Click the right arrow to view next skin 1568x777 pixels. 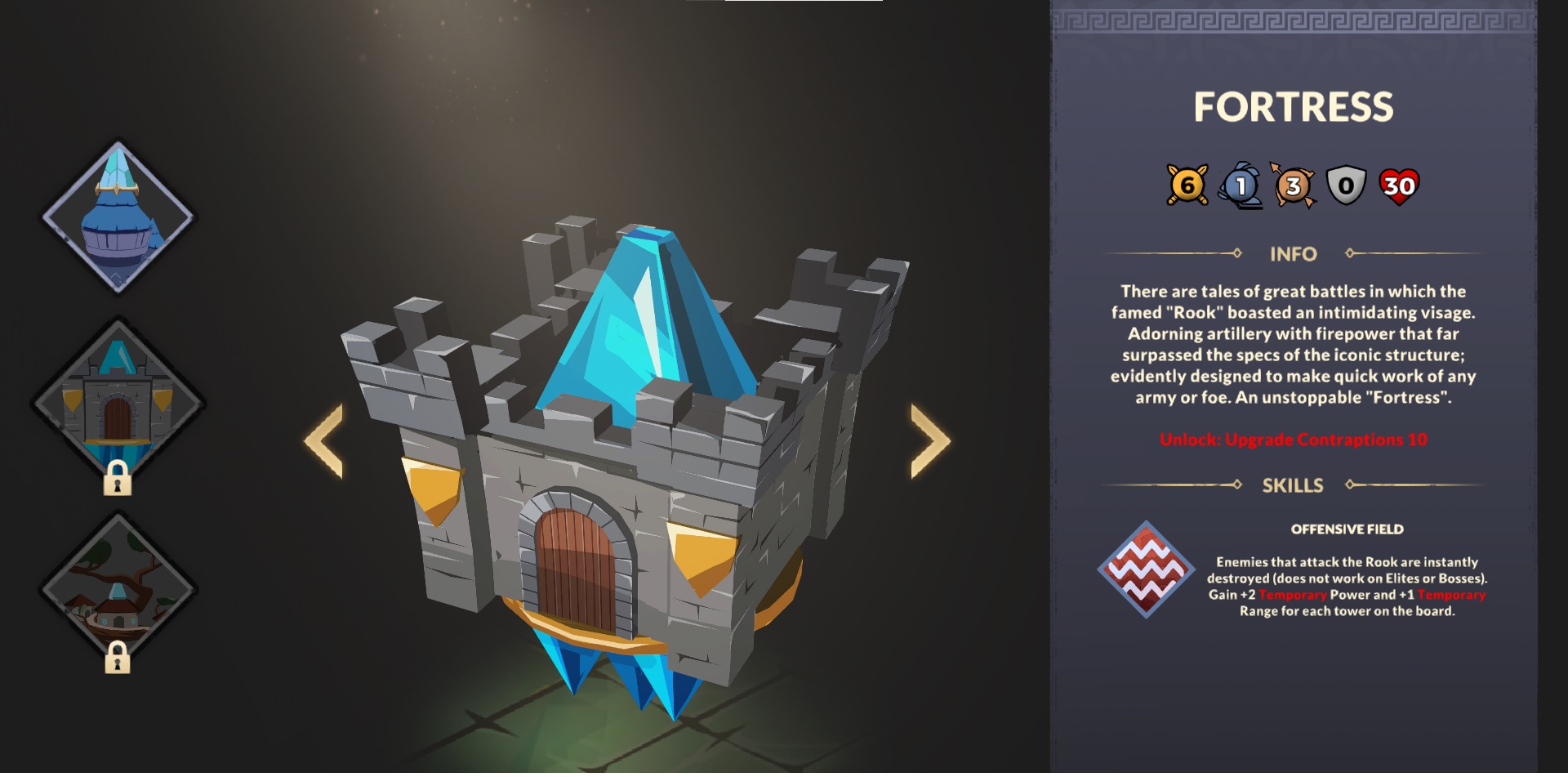tap(928, 442)
